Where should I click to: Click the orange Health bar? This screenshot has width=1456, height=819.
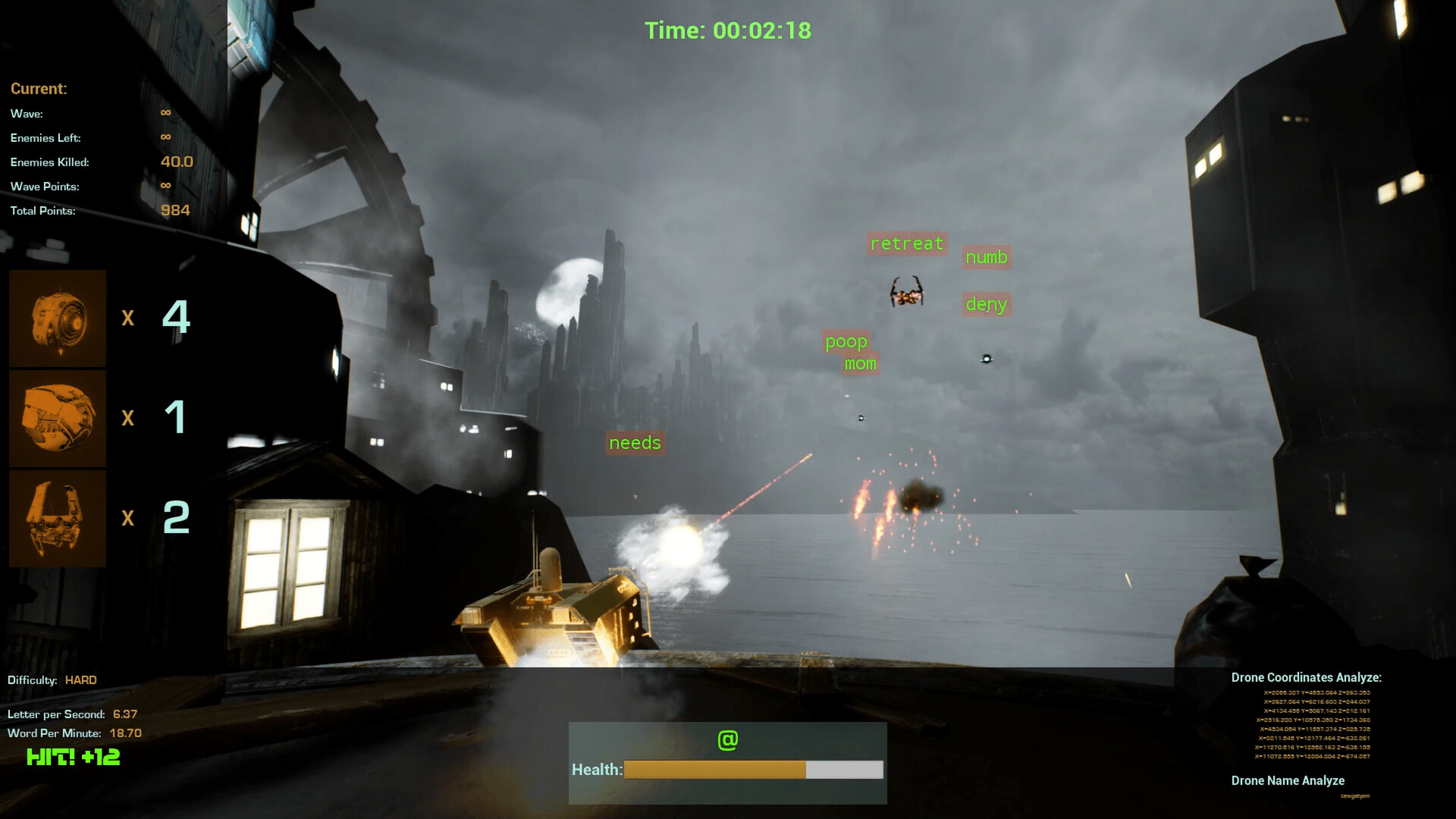[714, 769]
